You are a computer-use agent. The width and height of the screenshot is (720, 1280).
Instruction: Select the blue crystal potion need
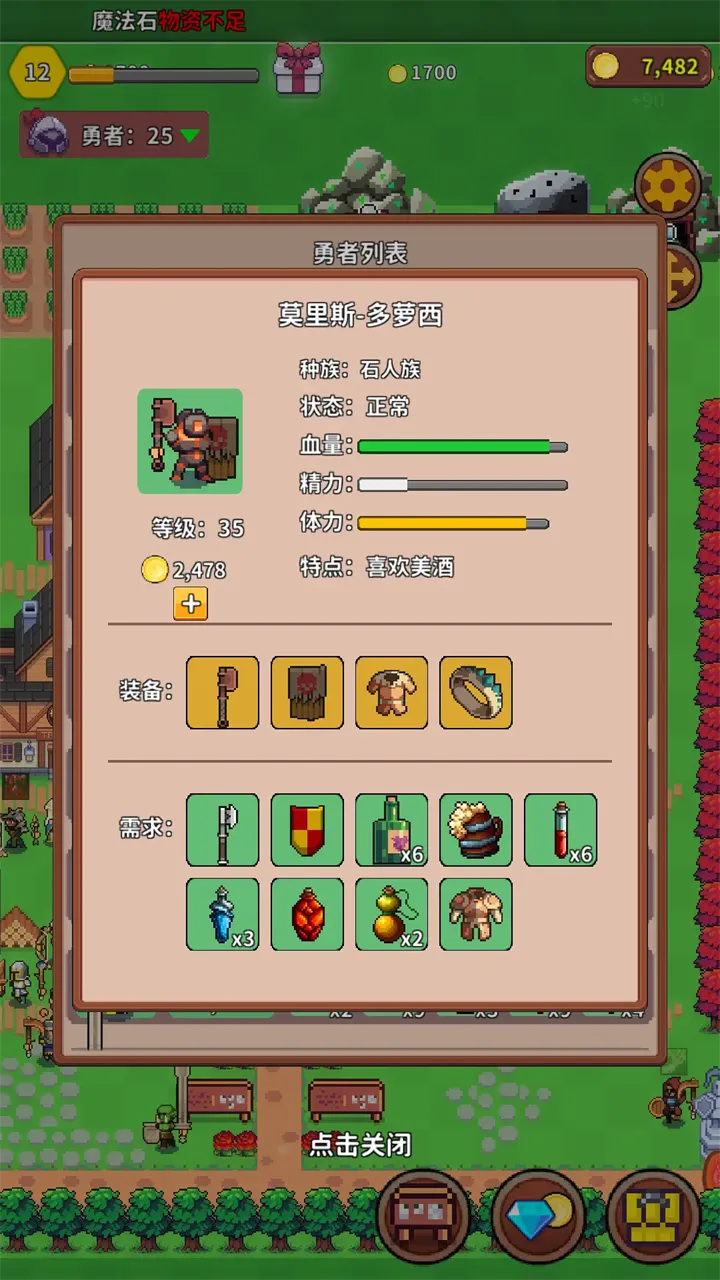tap(222, 914)
